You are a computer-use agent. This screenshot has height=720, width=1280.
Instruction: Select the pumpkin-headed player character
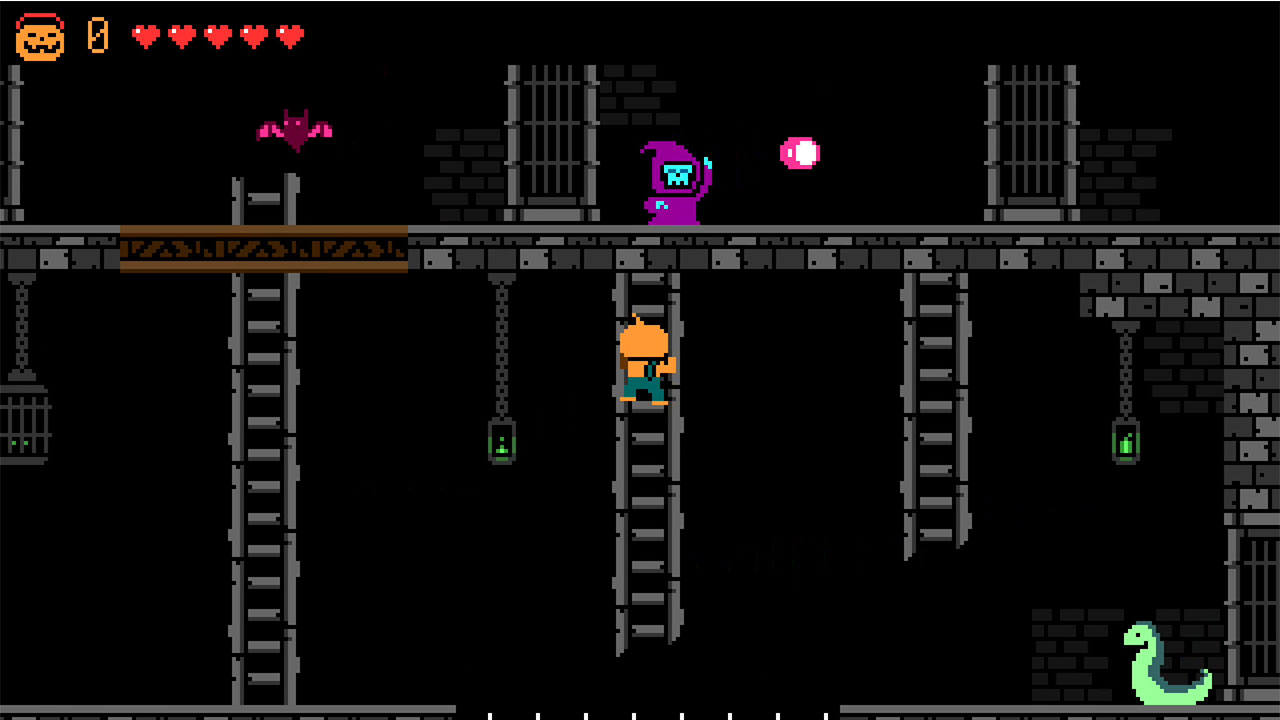tap(644, 360)
